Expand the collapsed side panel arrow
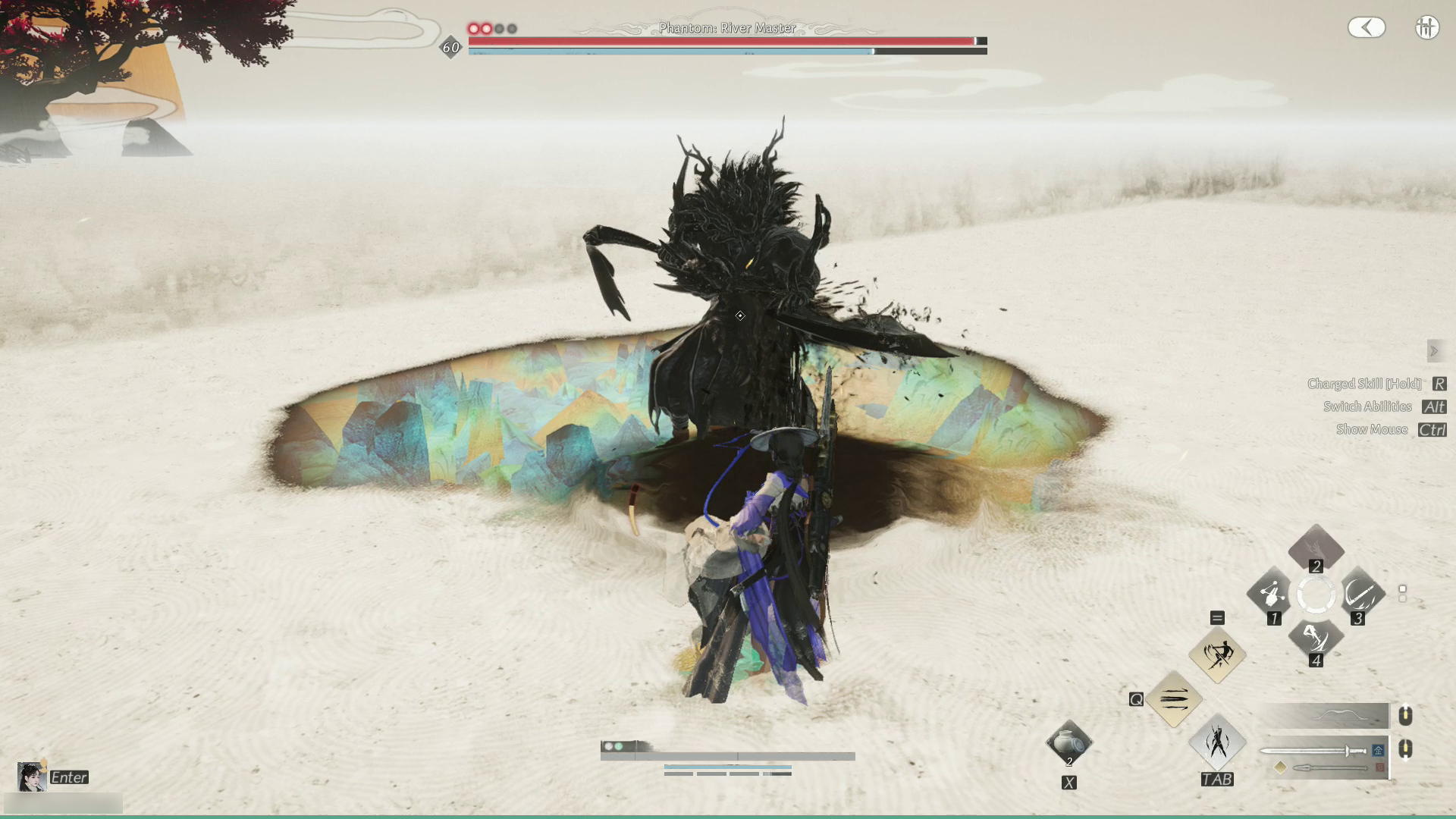This screenshot has width=1456, height=819. (1433, 351)
